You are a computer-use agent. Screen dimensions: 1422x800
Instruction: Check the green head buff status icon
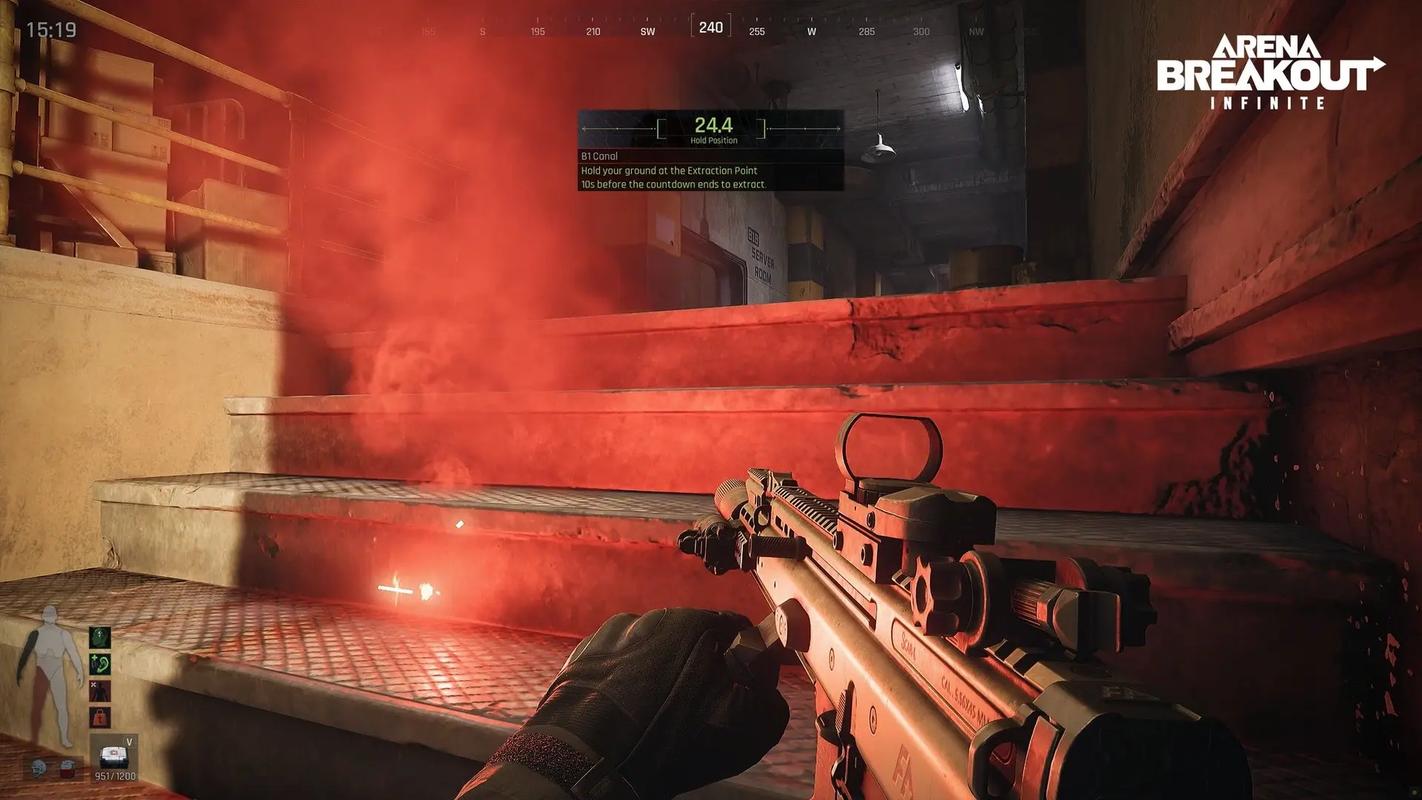pos(100,637)
